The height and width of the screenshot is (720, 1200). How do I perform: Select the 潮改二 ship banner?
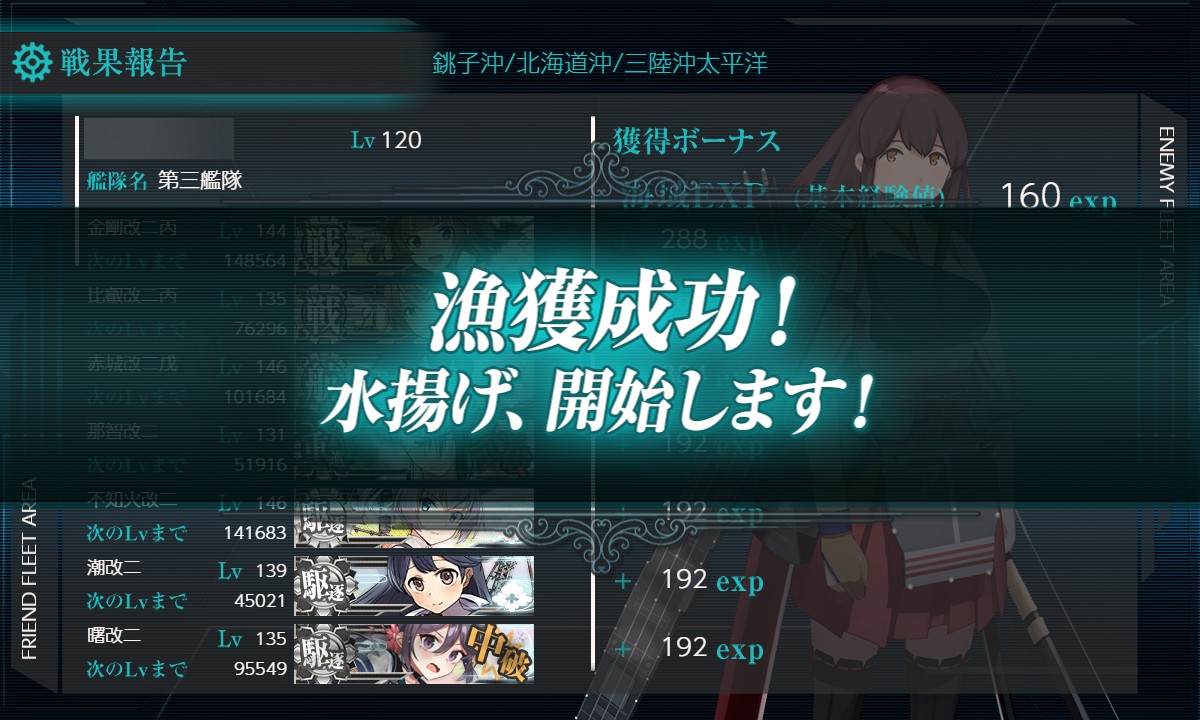(413, 585)
